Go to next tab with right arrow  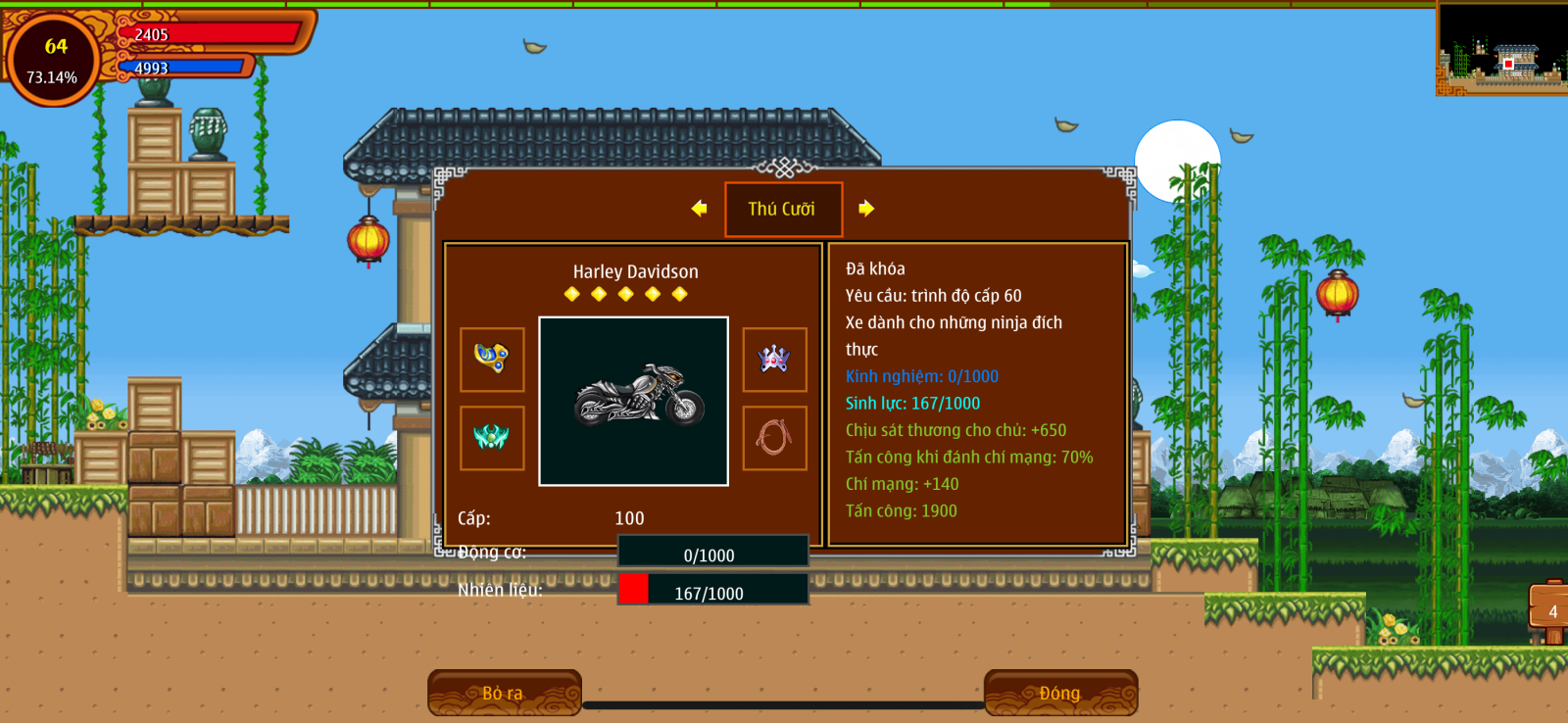click(866, 208)
